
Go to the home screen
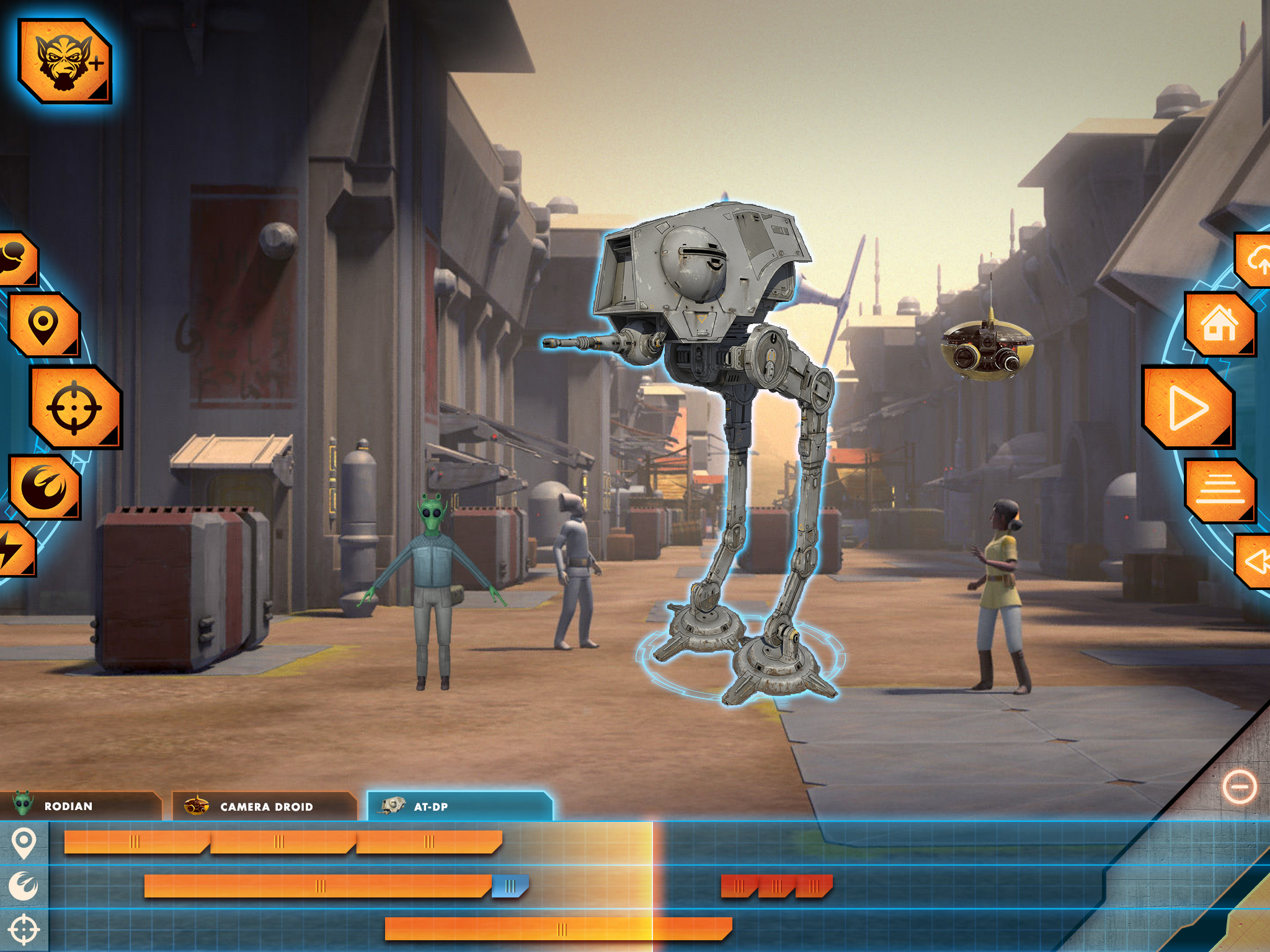click(x=1219, y=324)
